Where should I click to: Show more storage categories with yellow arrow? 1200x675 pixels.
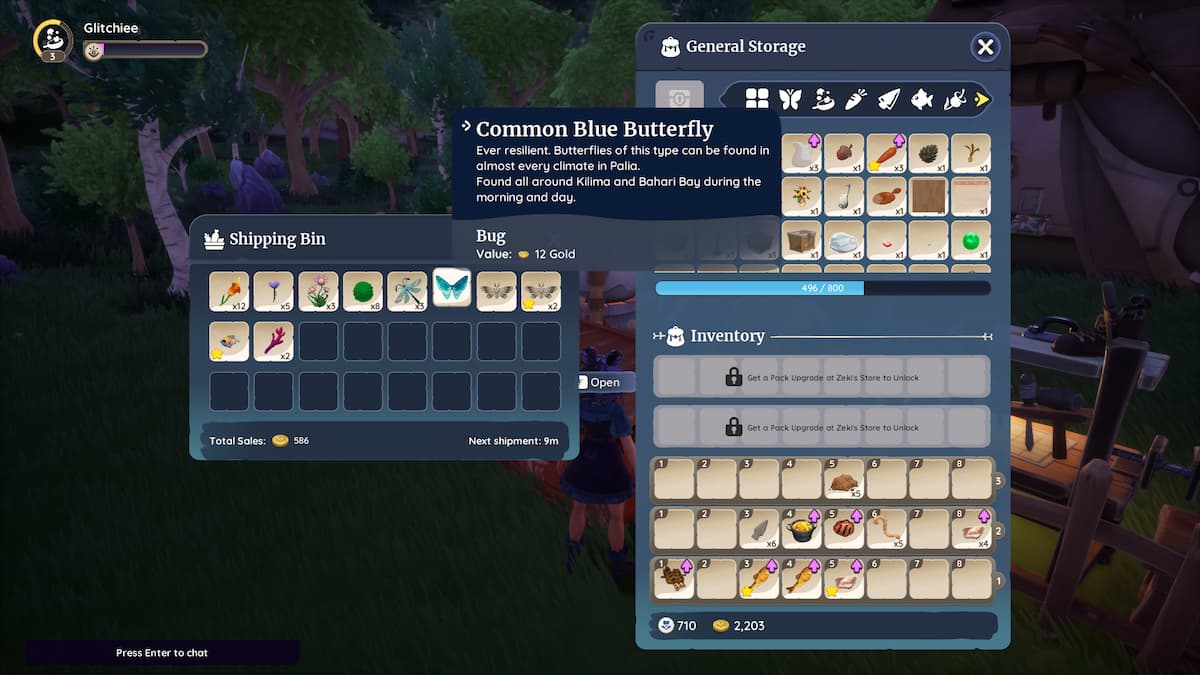(x=982, y=98)
